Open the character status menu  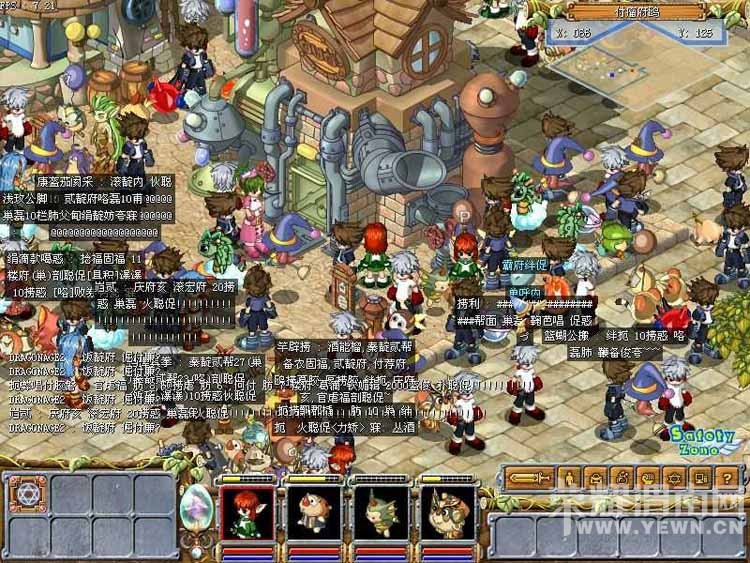click(x=568, y=478)
